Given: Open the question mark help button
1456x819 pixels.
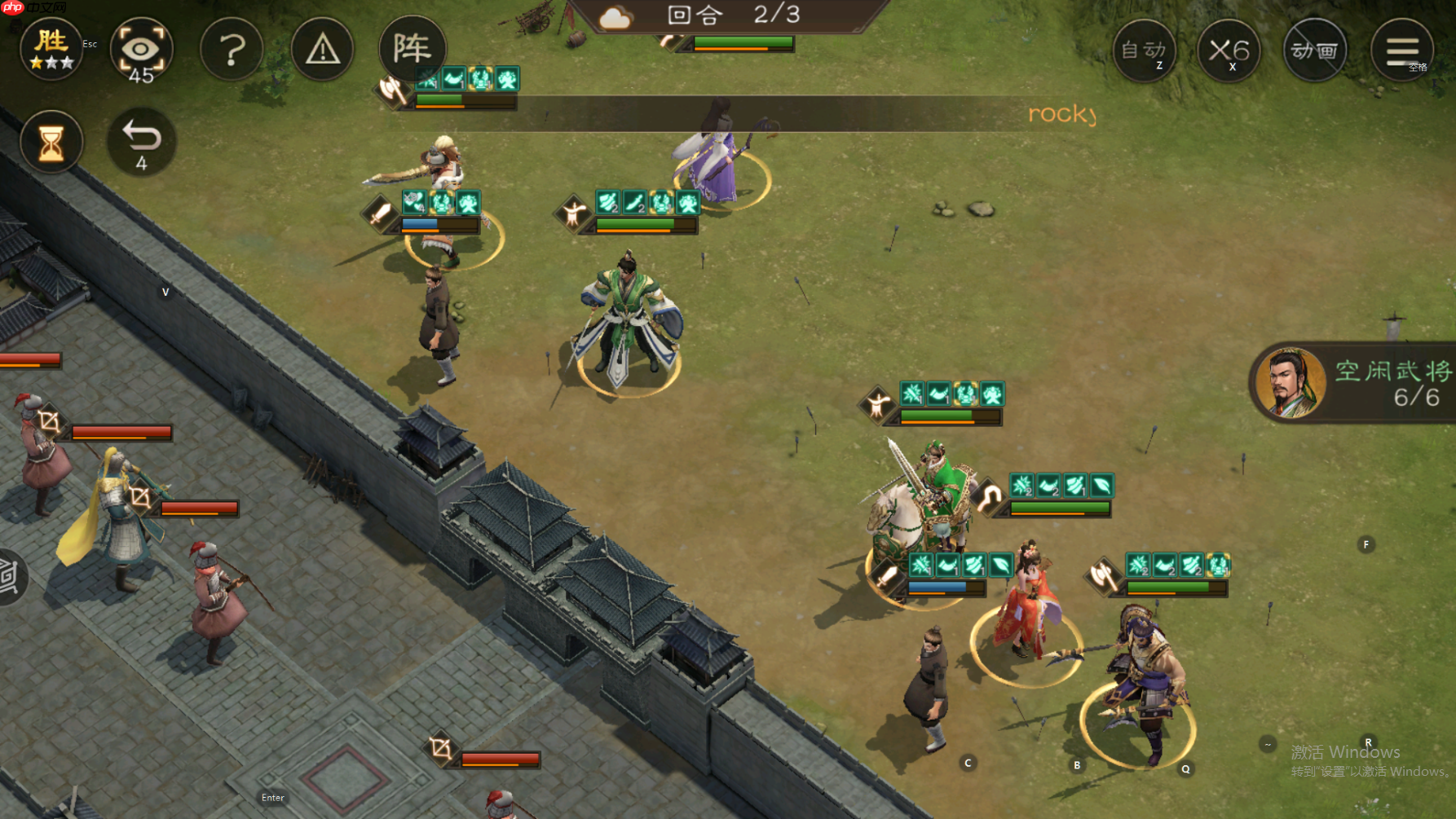Looking at the screenshot, I should (x=232, y=50).
